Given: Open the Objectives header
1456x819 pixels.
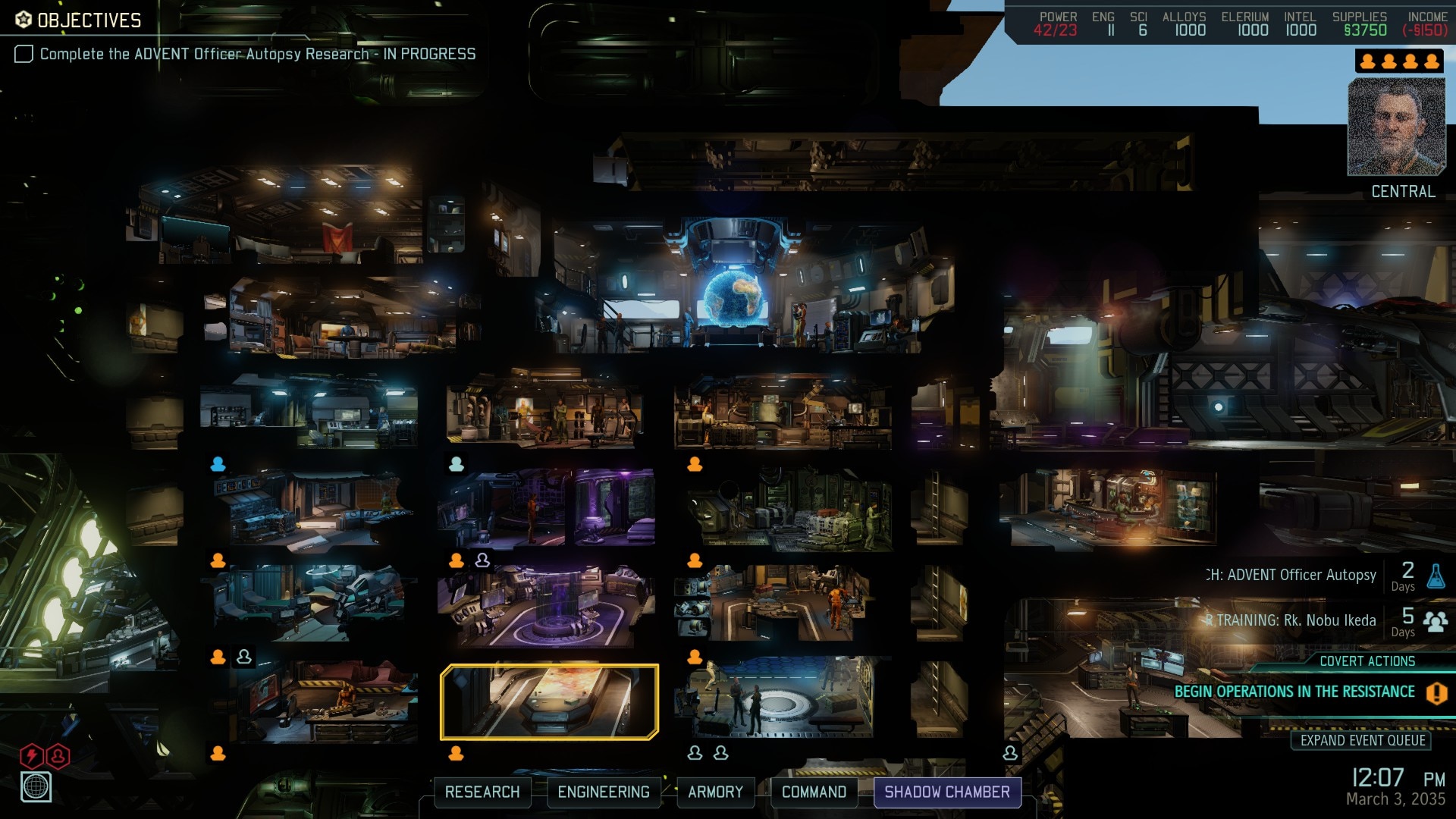Looking at the screenshot, I should point(79,20).
